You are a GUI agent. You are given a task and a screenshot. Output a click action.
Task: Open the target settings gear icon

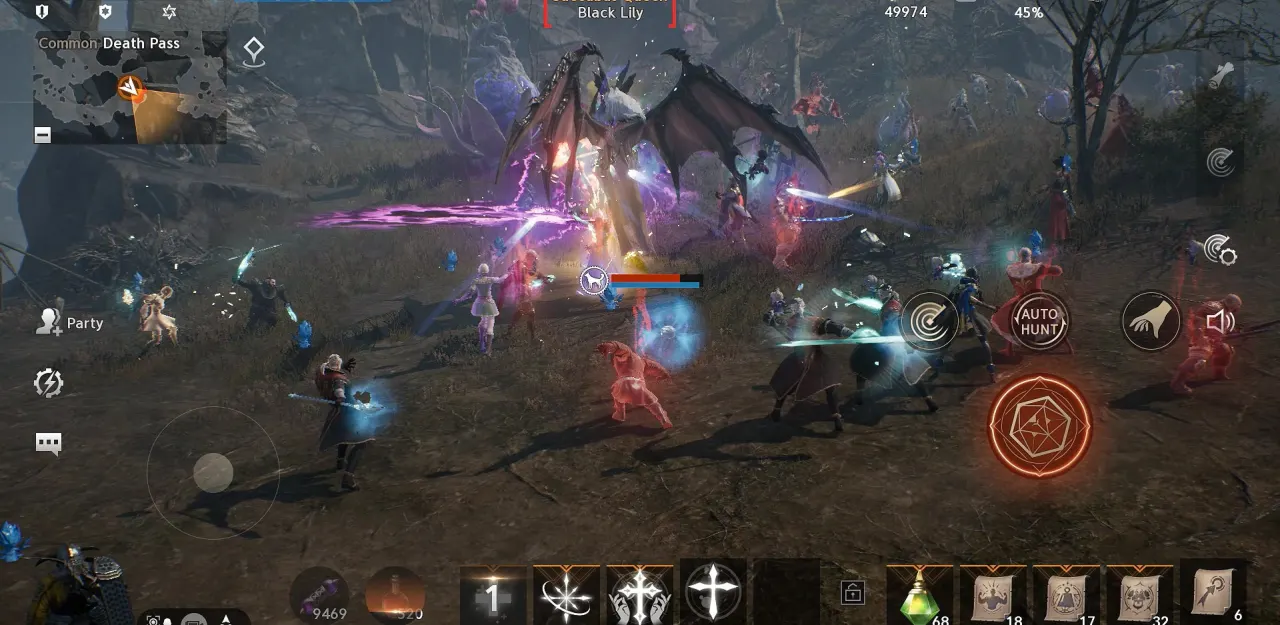click(1220, 250)
